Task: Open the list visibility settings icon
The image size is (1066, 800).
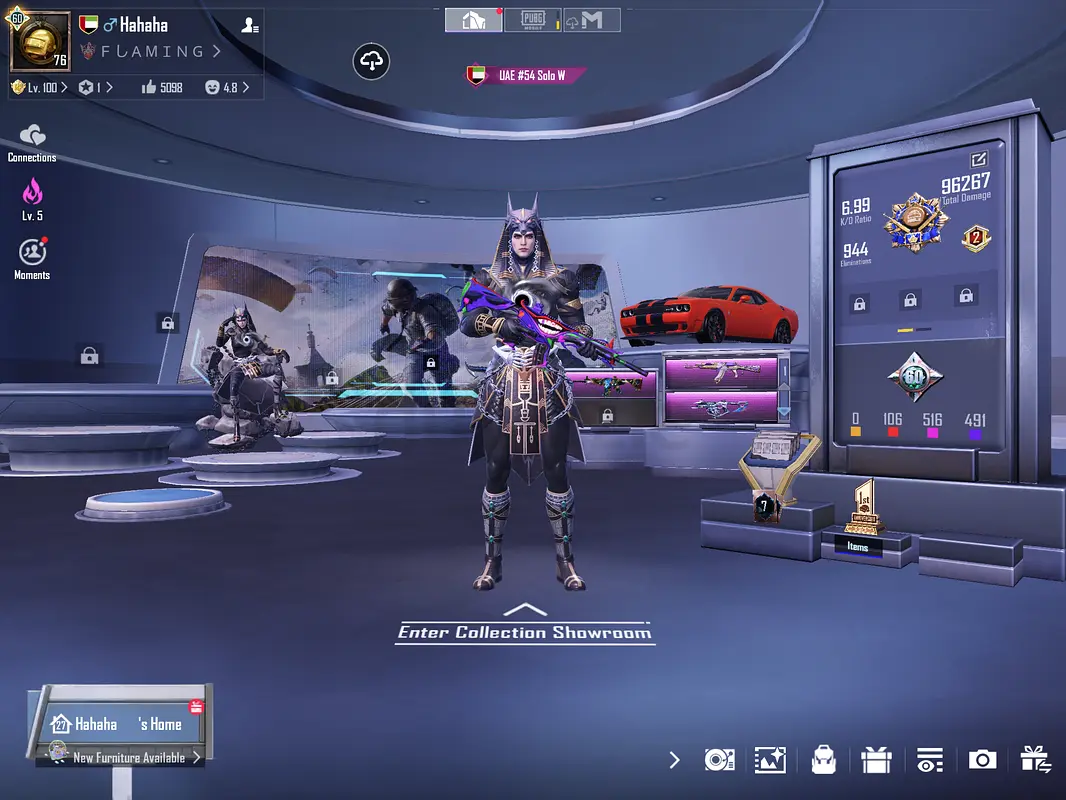Action: 930,760
